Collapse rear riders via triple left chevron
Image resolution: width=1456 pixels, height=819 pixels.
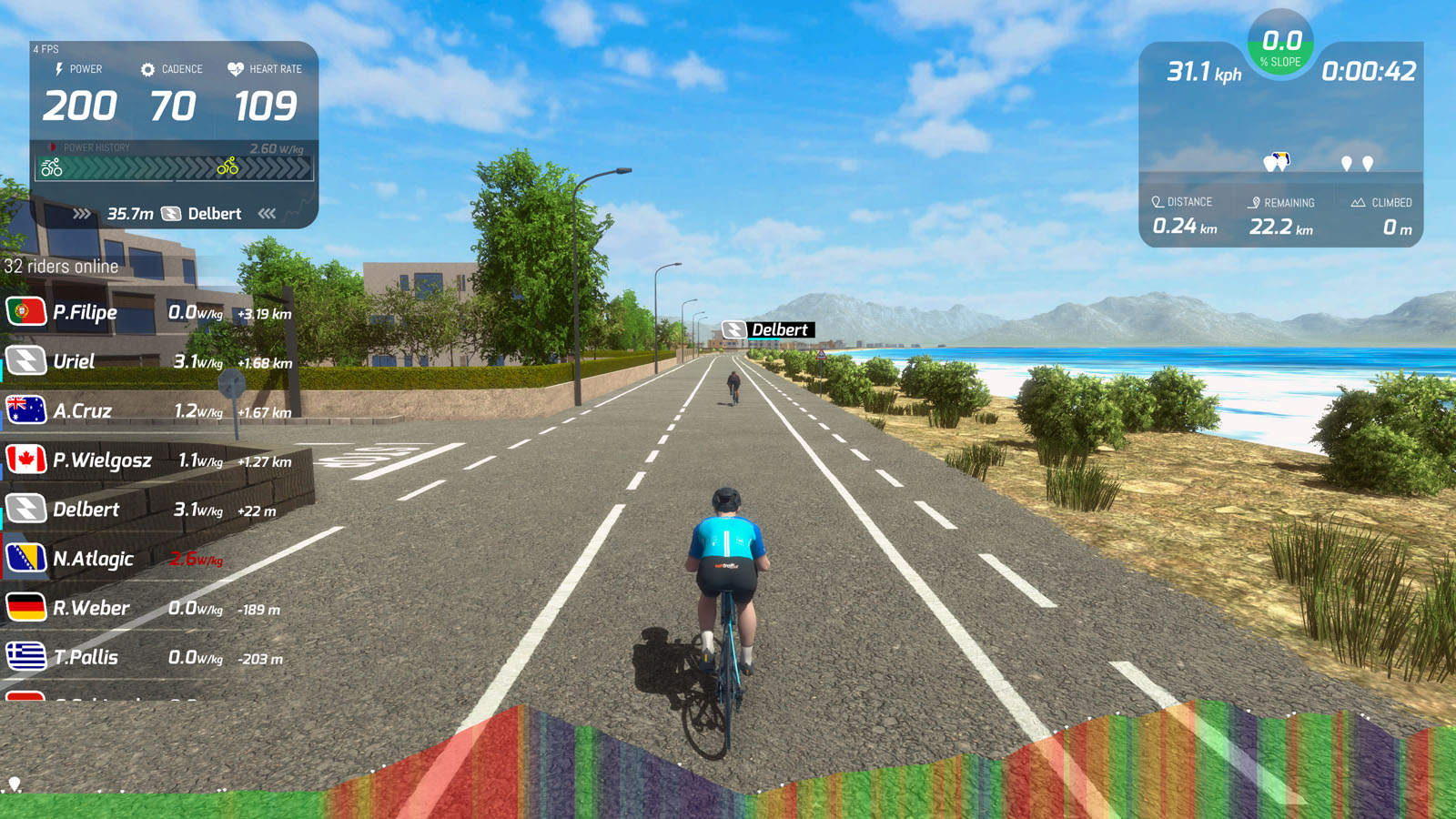[268, 213]
